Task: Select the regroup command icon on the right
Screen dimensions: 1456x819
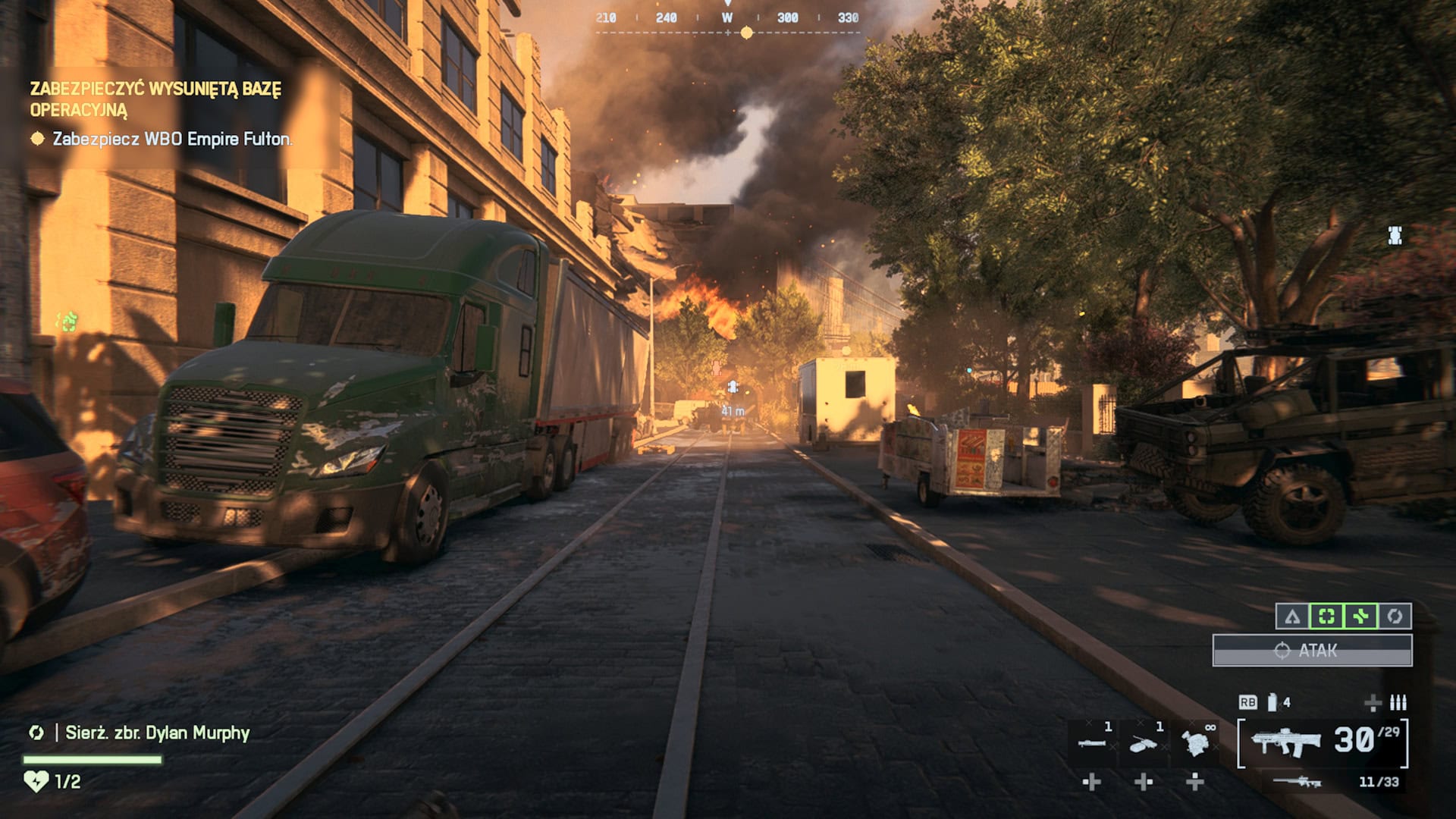Action: click(1395, 617)
